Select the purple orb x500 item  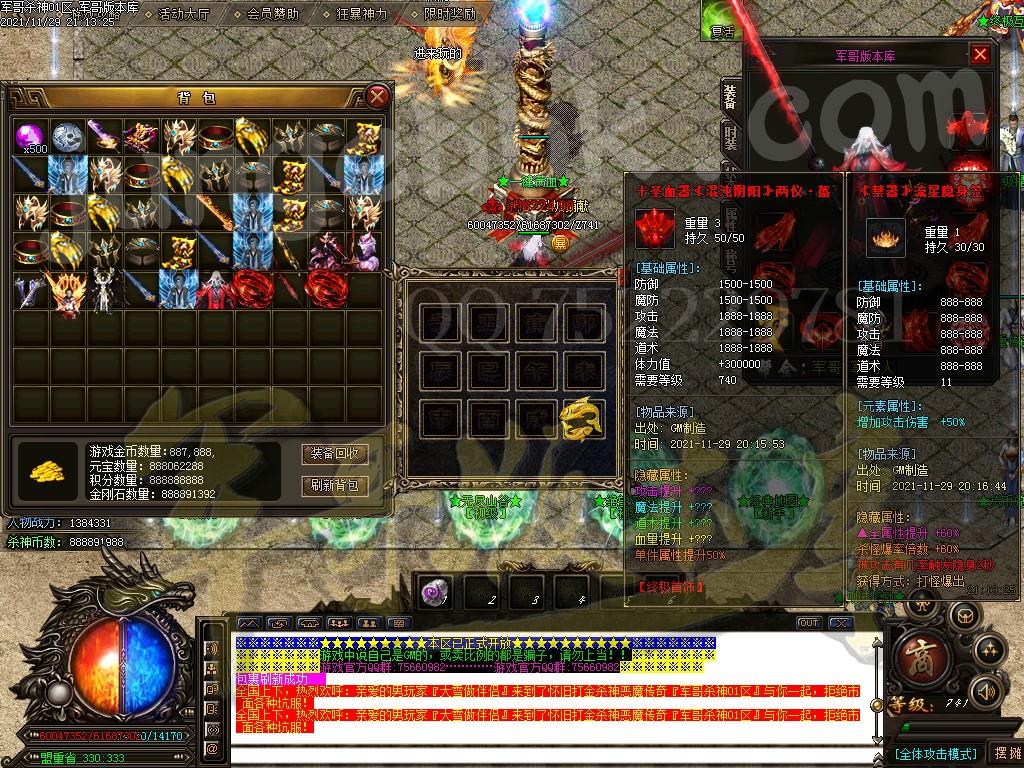[x=30, y=137]
